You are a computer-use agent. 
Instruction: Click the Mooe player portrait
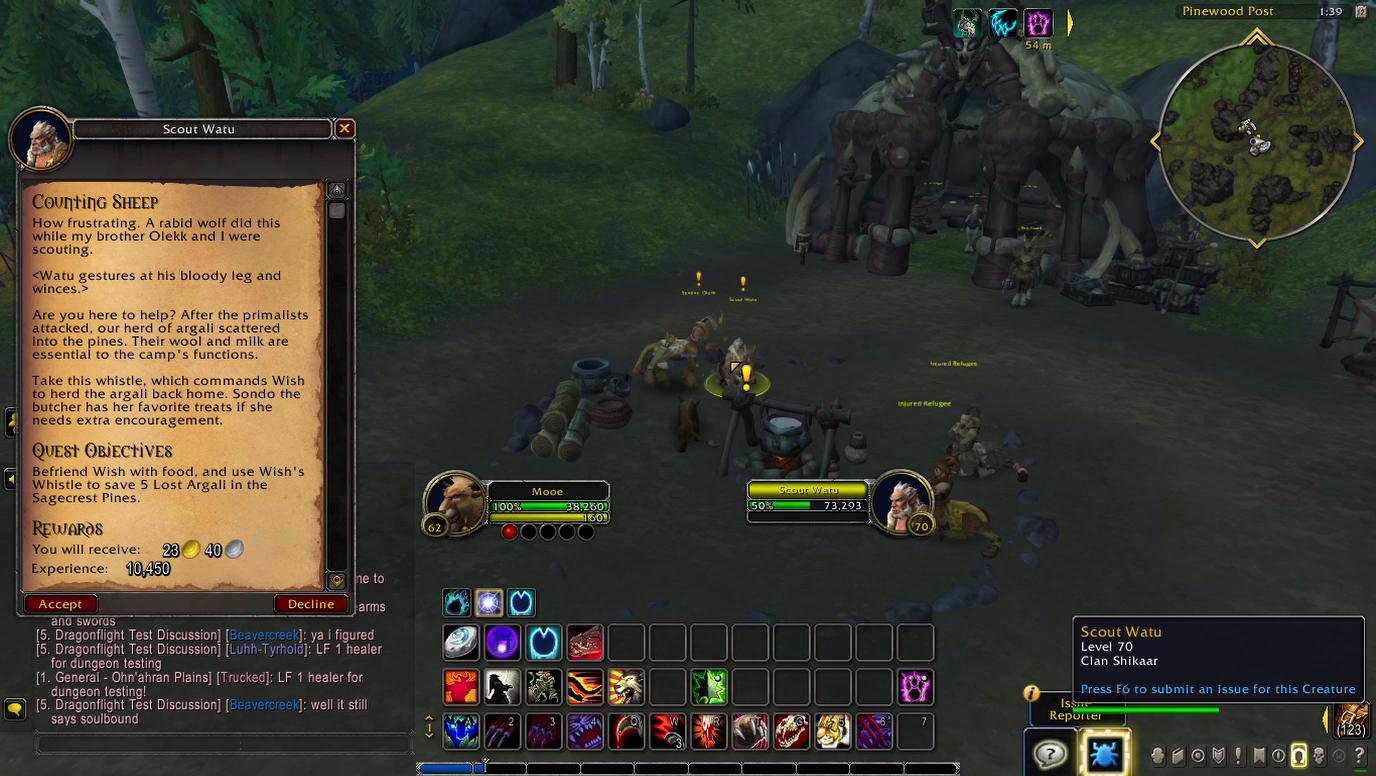[x=455, y=500]
